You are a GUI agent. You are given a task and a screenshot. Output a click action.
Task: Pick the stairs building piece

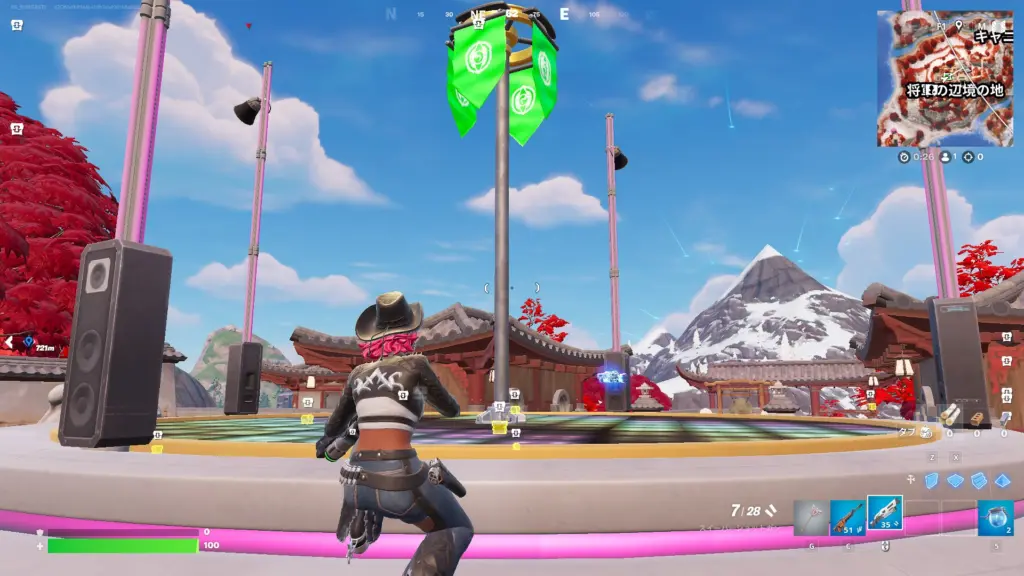[x=978, y=480]
